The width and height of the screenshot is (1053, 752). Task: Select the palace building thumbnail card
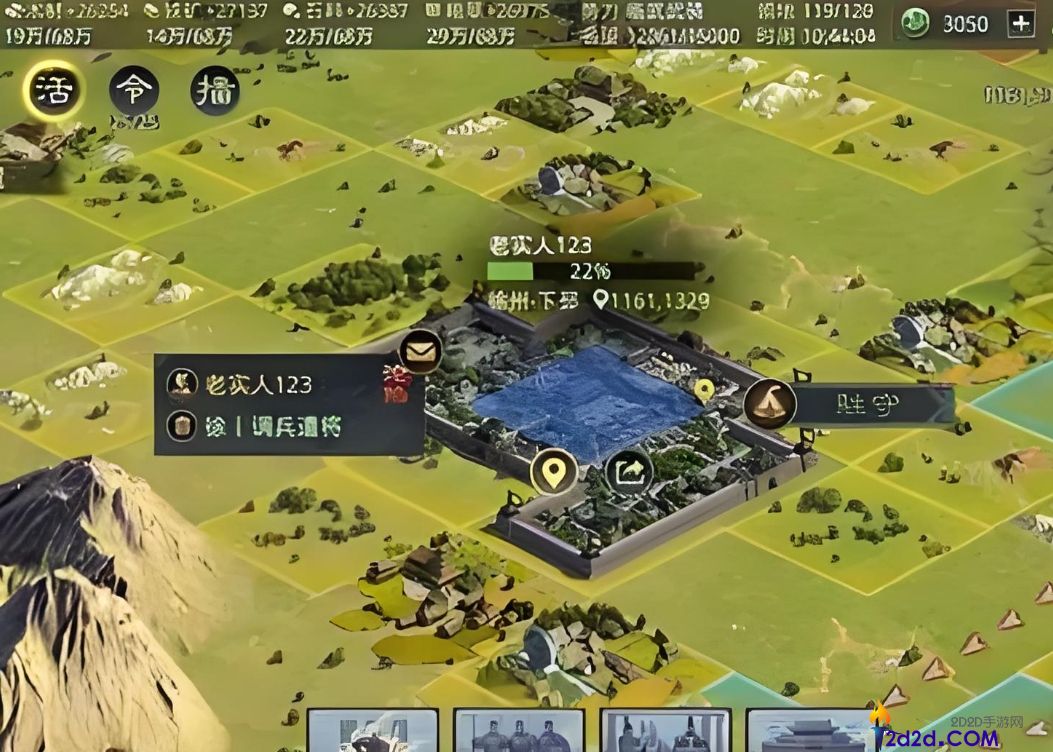[x=810, y=731]
